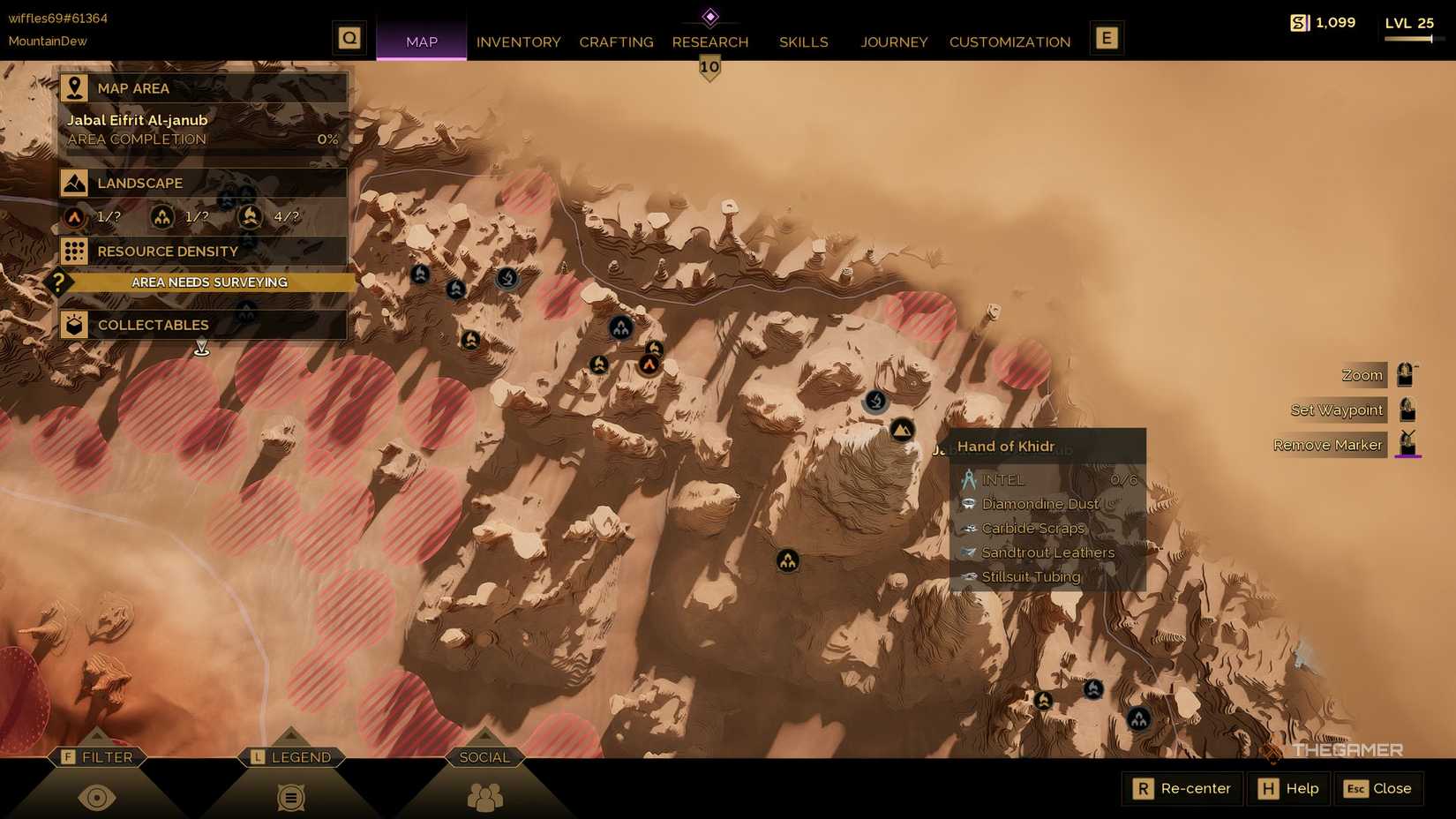
Task: Click Remove Marker on the right side
Action: click(1327, 445)
